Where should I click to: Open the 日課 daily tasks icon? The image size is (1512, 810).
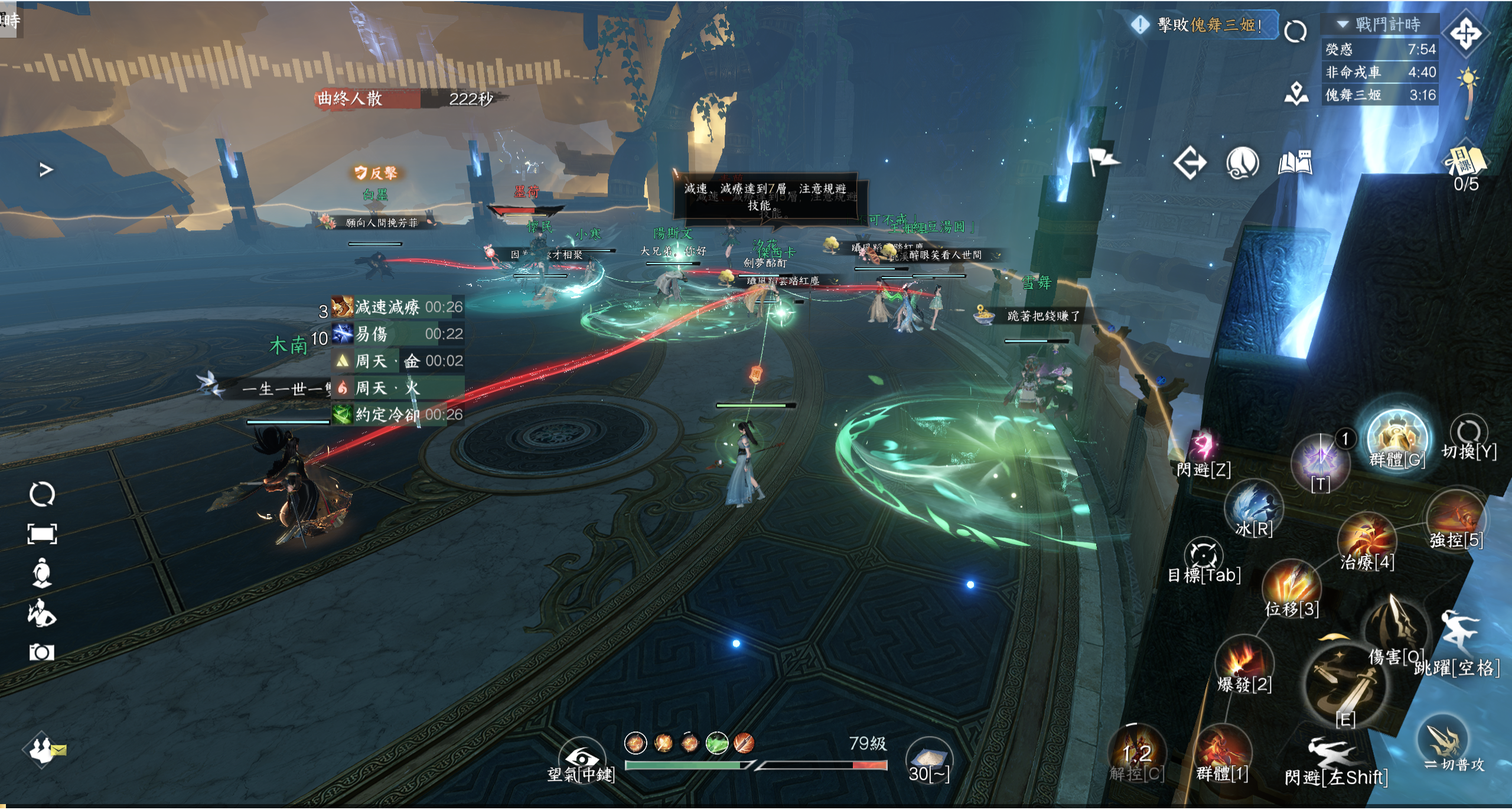1465,161
